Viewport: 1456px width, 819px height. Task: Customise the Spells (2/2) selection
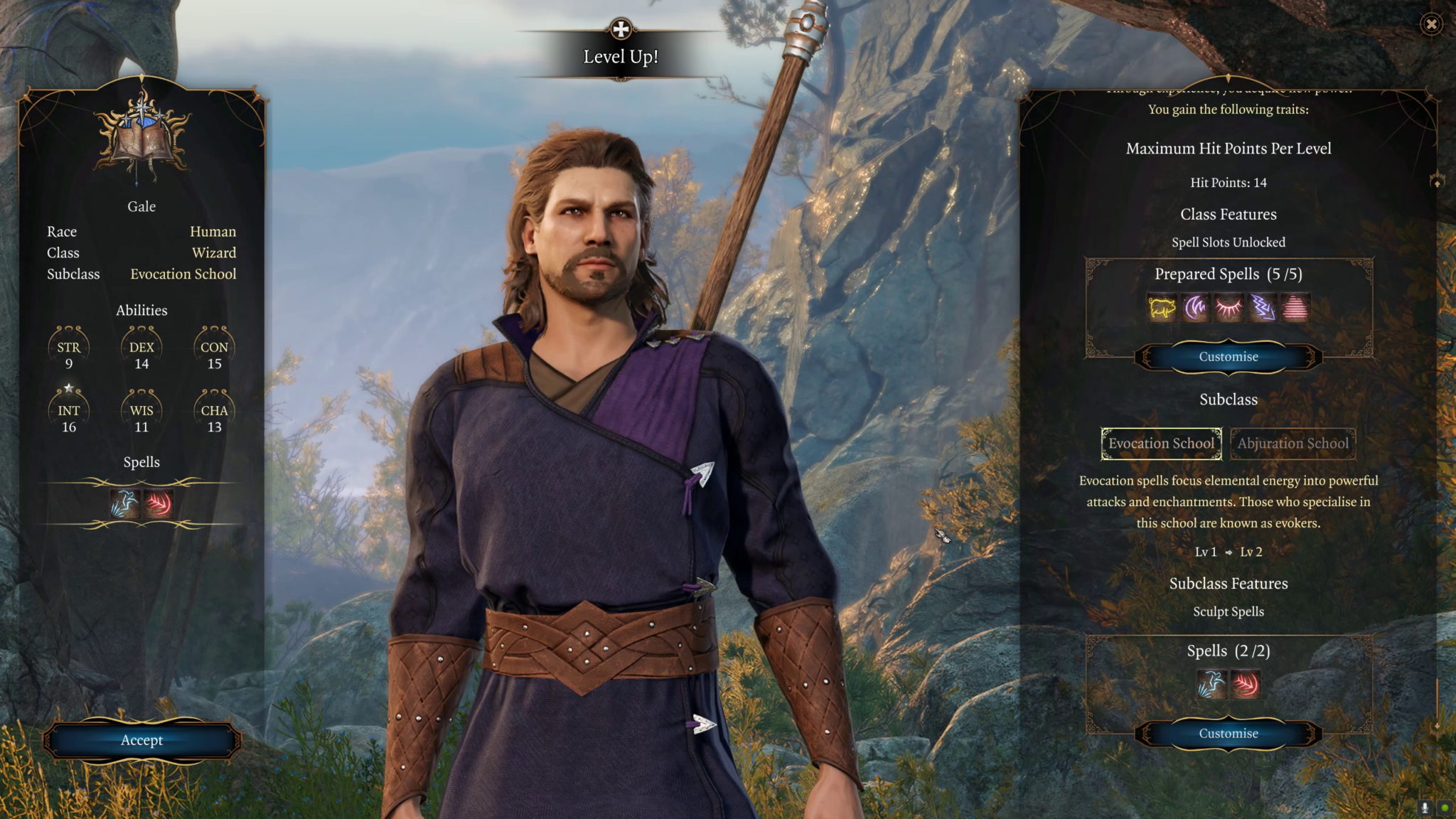(x=1228, y=734)
